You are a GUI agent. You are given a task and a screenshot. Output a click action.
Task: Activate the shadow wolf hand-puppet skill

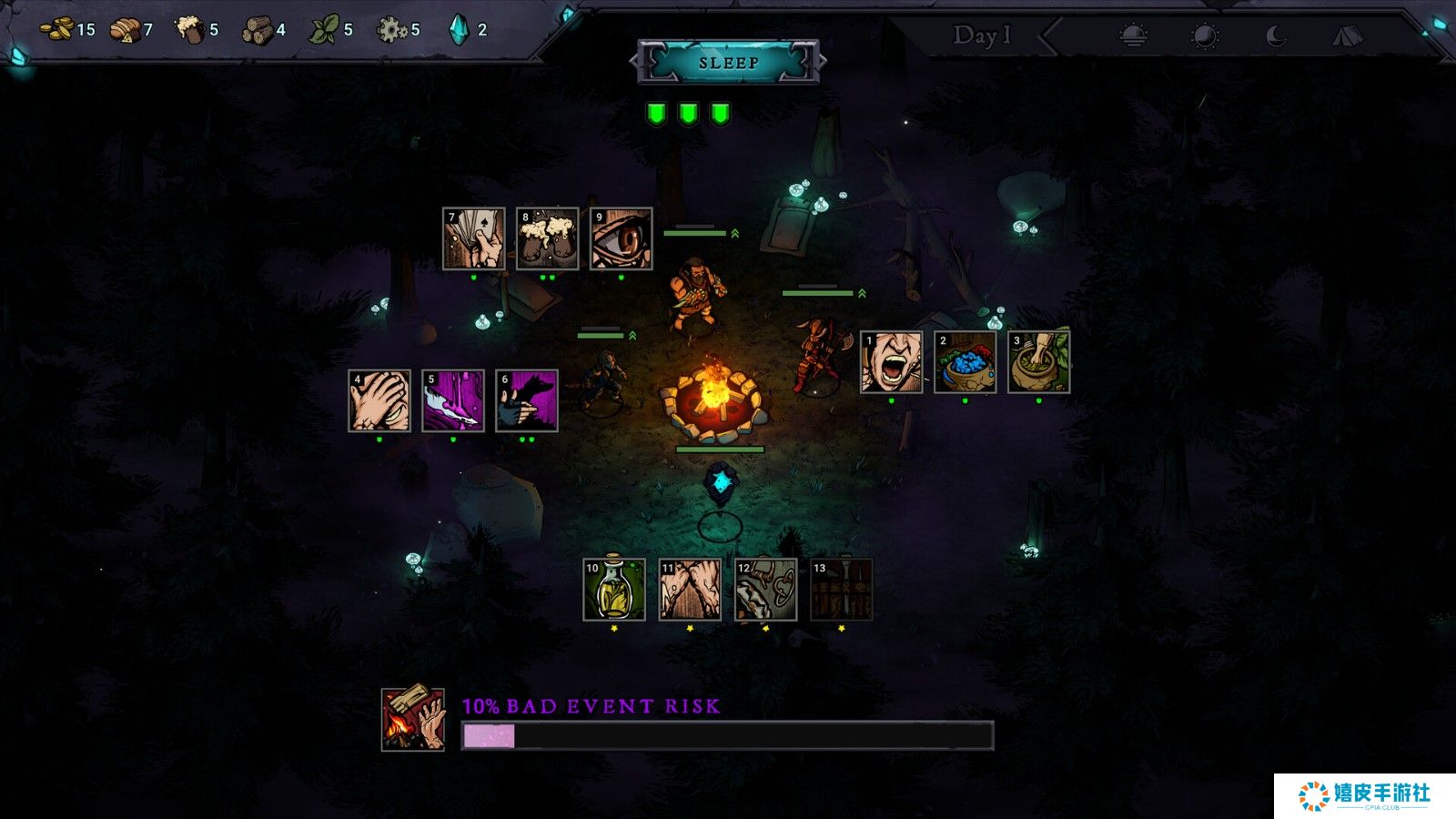[527, 400]
